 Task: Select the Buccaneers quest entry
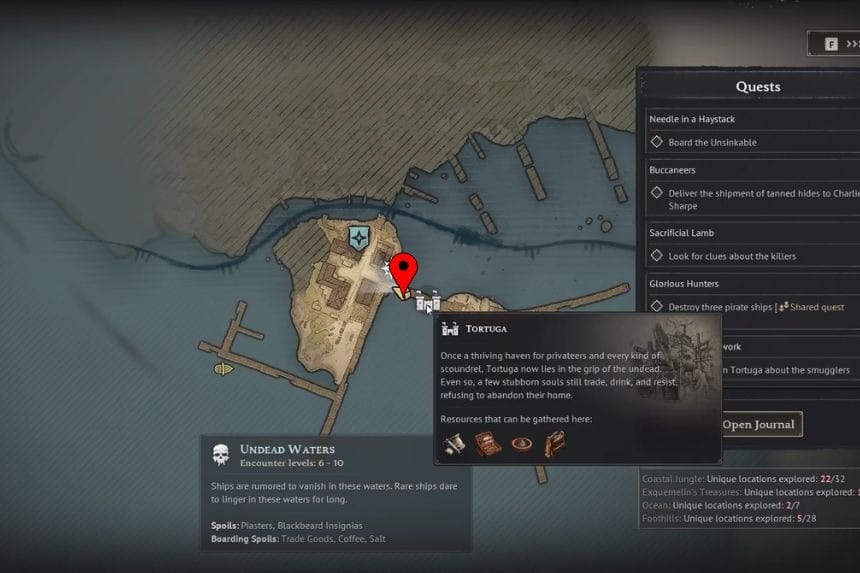coord(675,170)
